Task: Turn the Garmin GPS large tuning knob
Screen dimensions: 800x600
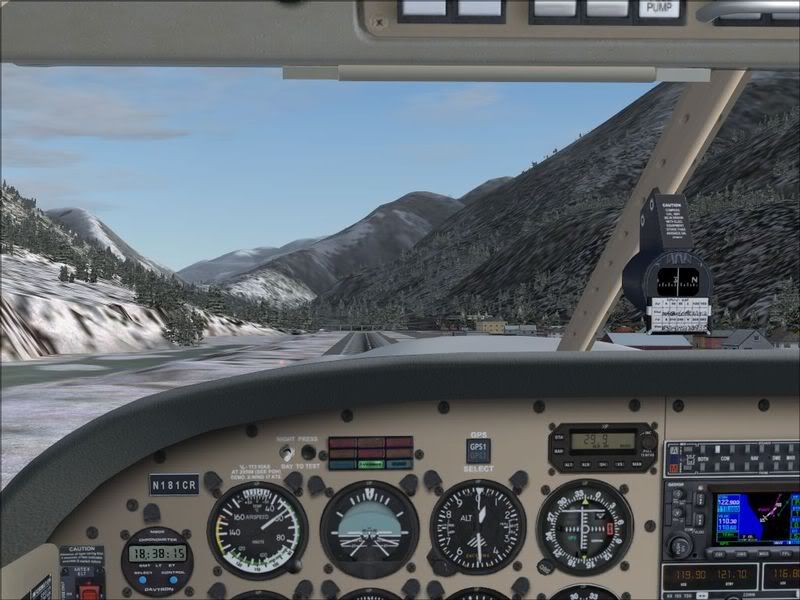Action: (x=680, y=546)
